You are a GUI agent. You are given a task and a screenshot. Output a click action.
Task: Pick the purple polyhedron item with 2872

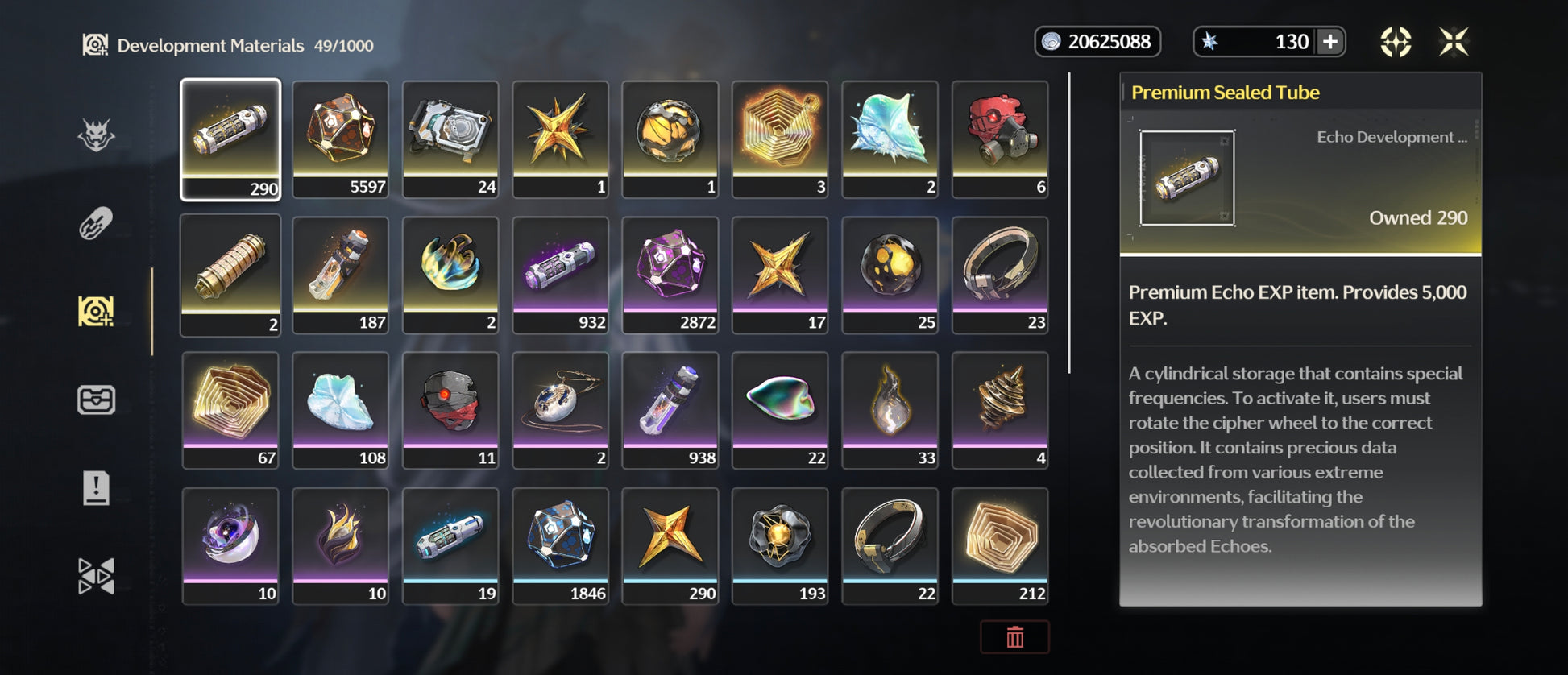coord(670,275)
